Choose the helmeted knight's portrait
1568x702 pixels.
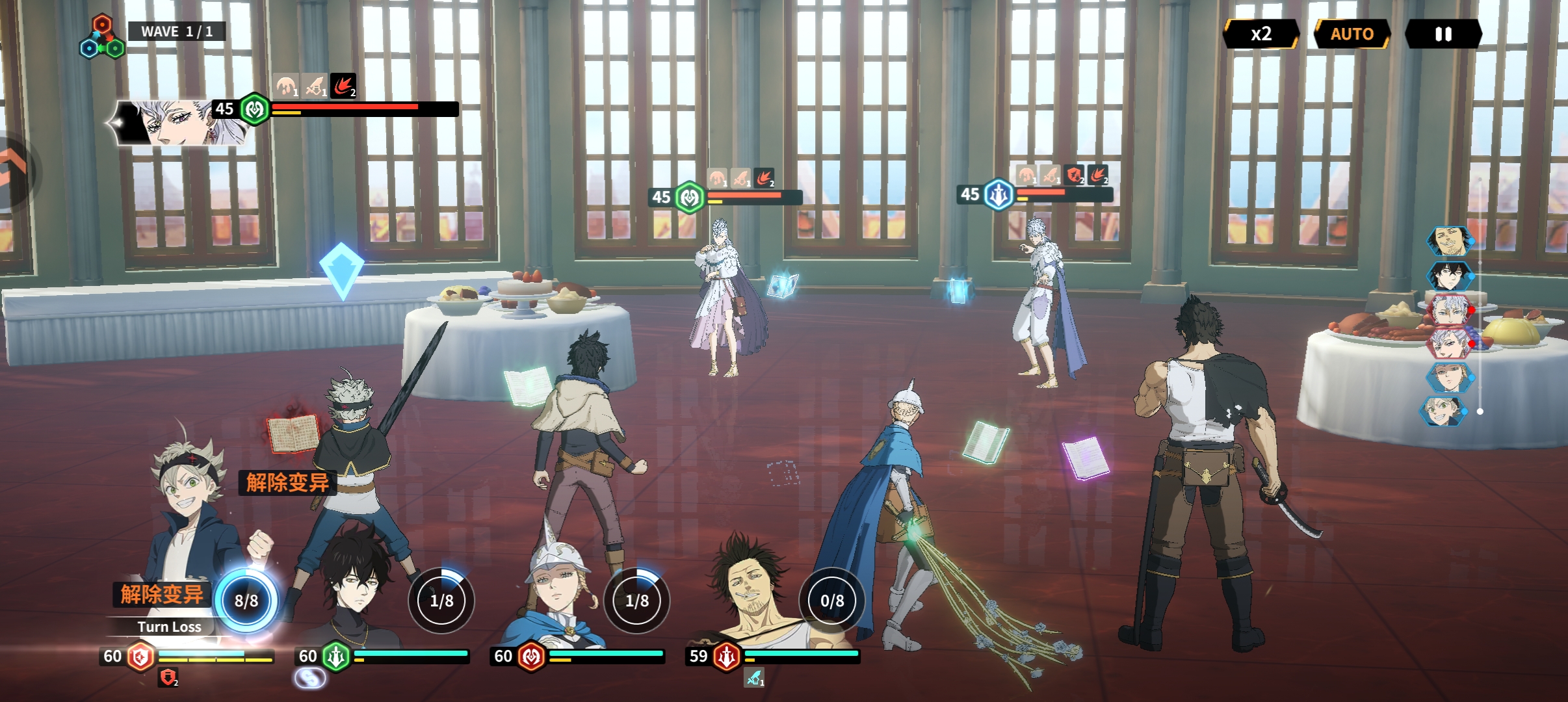pyautogui.click(x=558, y=585)
